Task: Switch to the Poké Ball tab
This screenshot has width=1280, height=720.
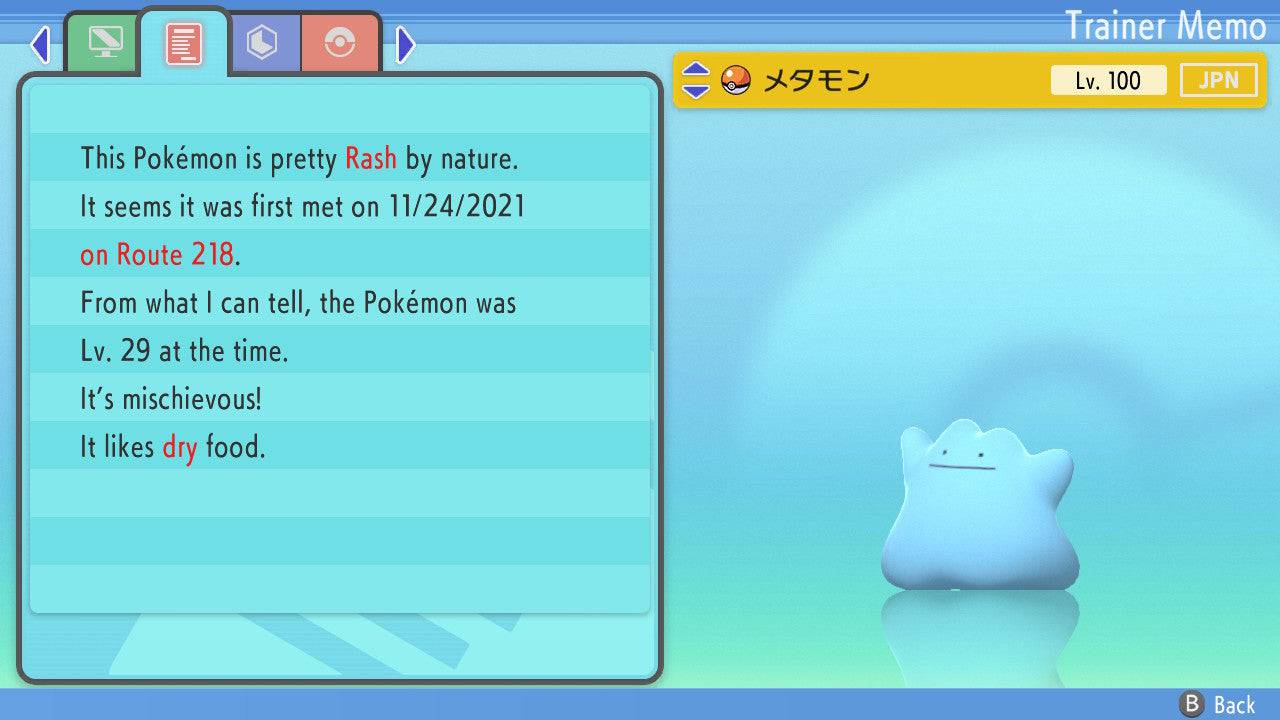Action: [340, 43]
